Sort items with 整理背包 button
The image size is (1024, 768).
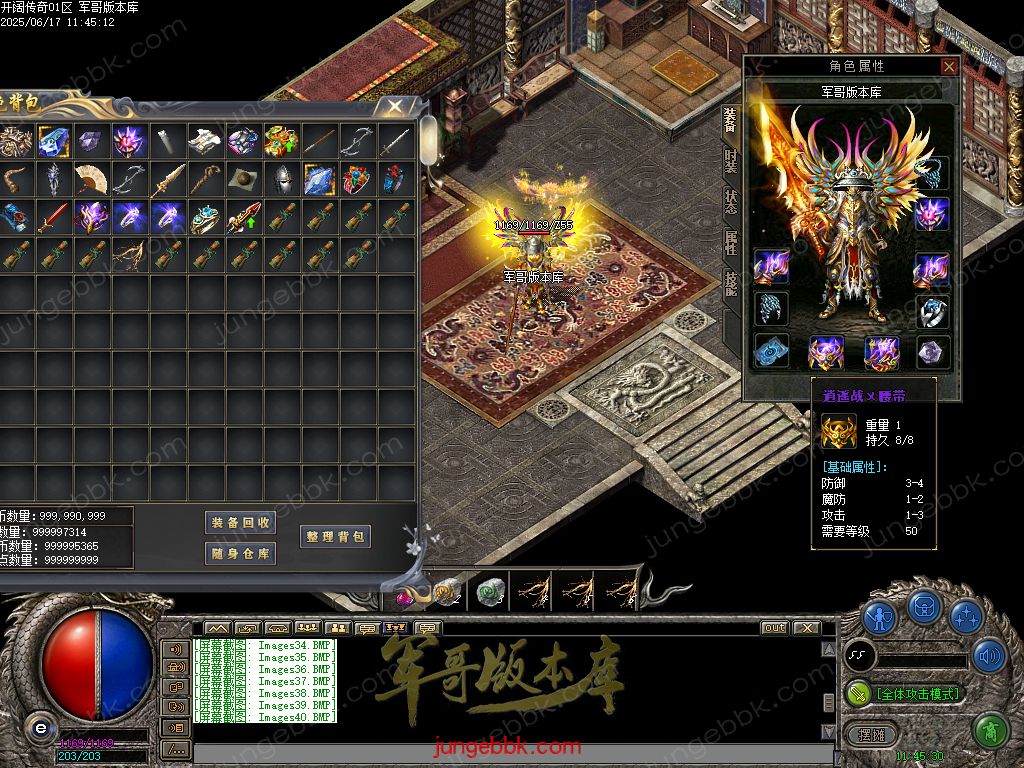coord(336,537)
